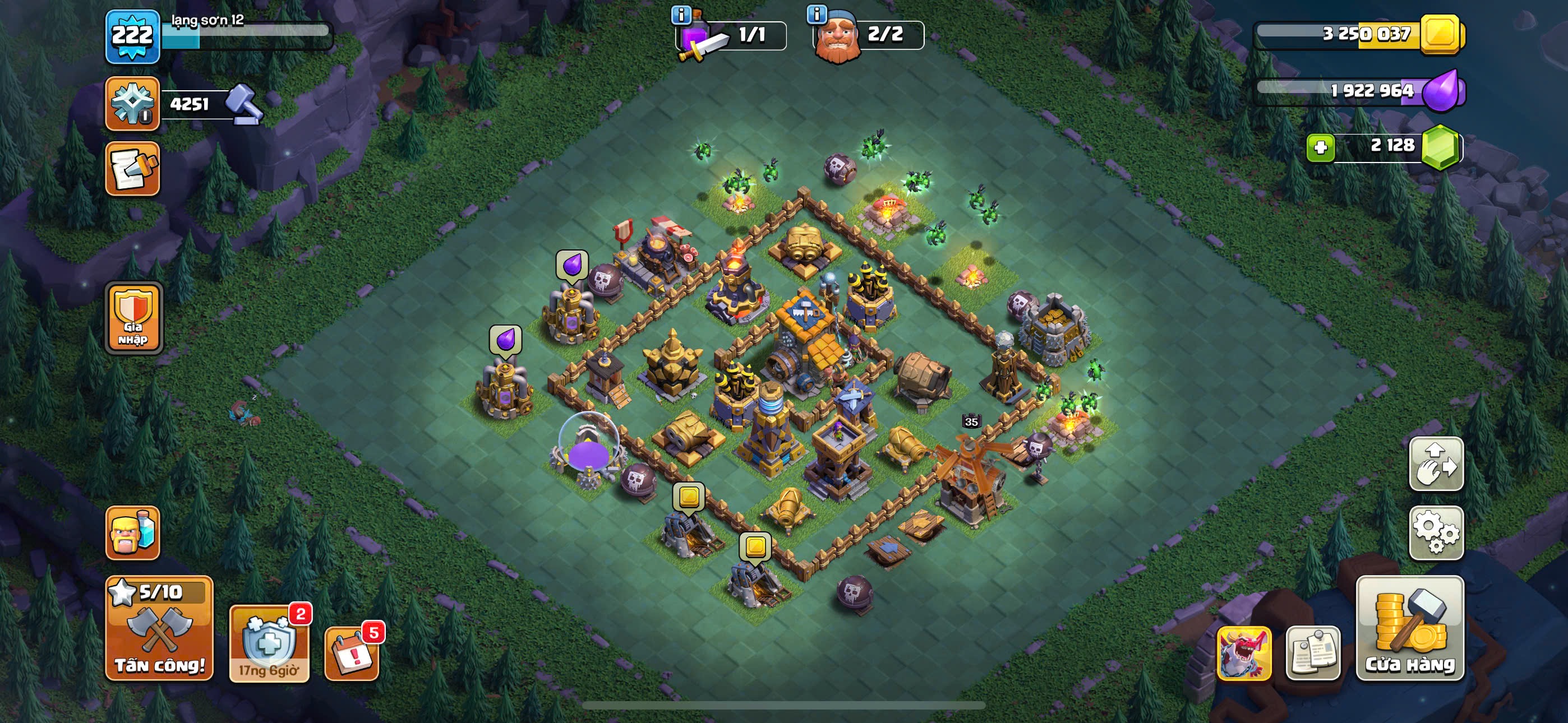Open the Cửa hàng shop
This screenshot has width=1568, height=723.
[1409, 628]
